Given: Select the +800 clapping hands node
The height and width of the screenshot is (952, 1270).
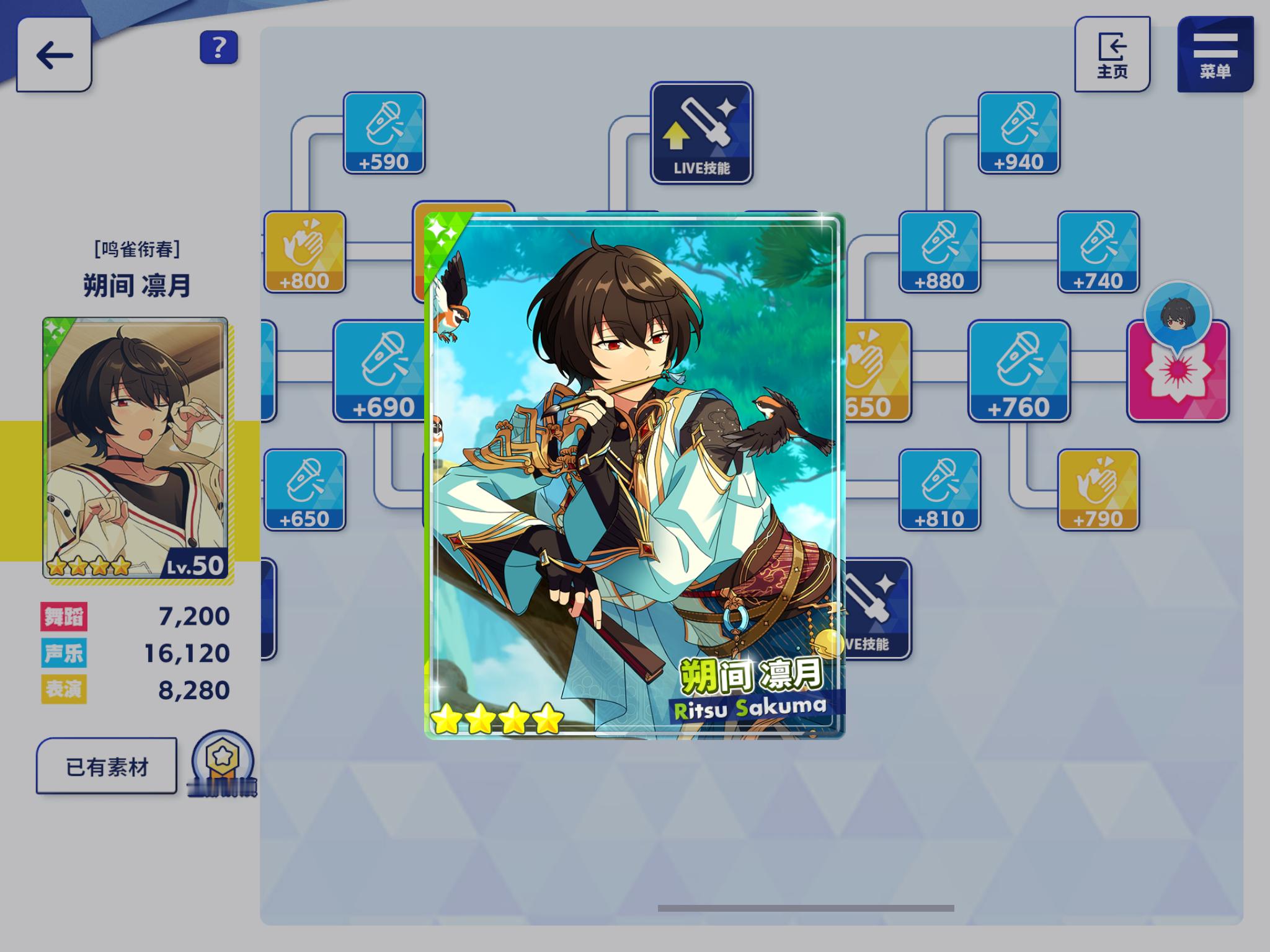Looking at the screenshot, I should coord(304,252).
